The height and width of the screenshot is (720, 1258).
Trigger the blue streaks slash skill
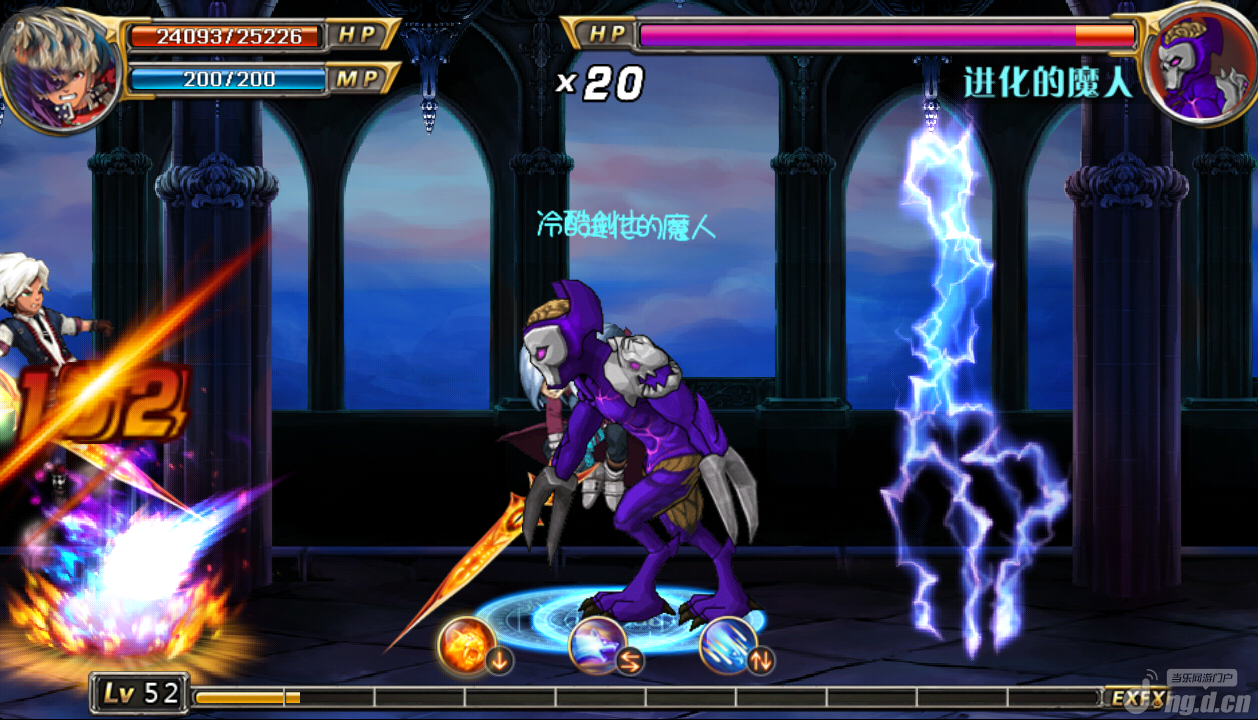pyautogui.click(x=728, y=645)
